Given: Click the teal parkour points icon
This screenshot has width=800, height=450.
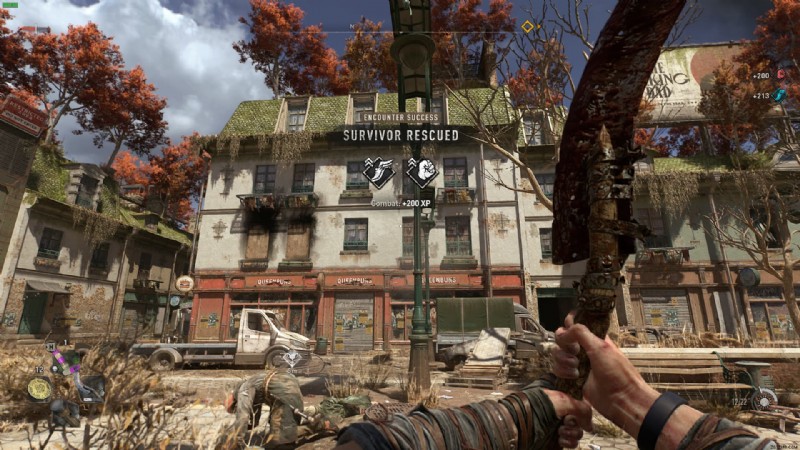Looking at the screenshot, I should [780, 95].
